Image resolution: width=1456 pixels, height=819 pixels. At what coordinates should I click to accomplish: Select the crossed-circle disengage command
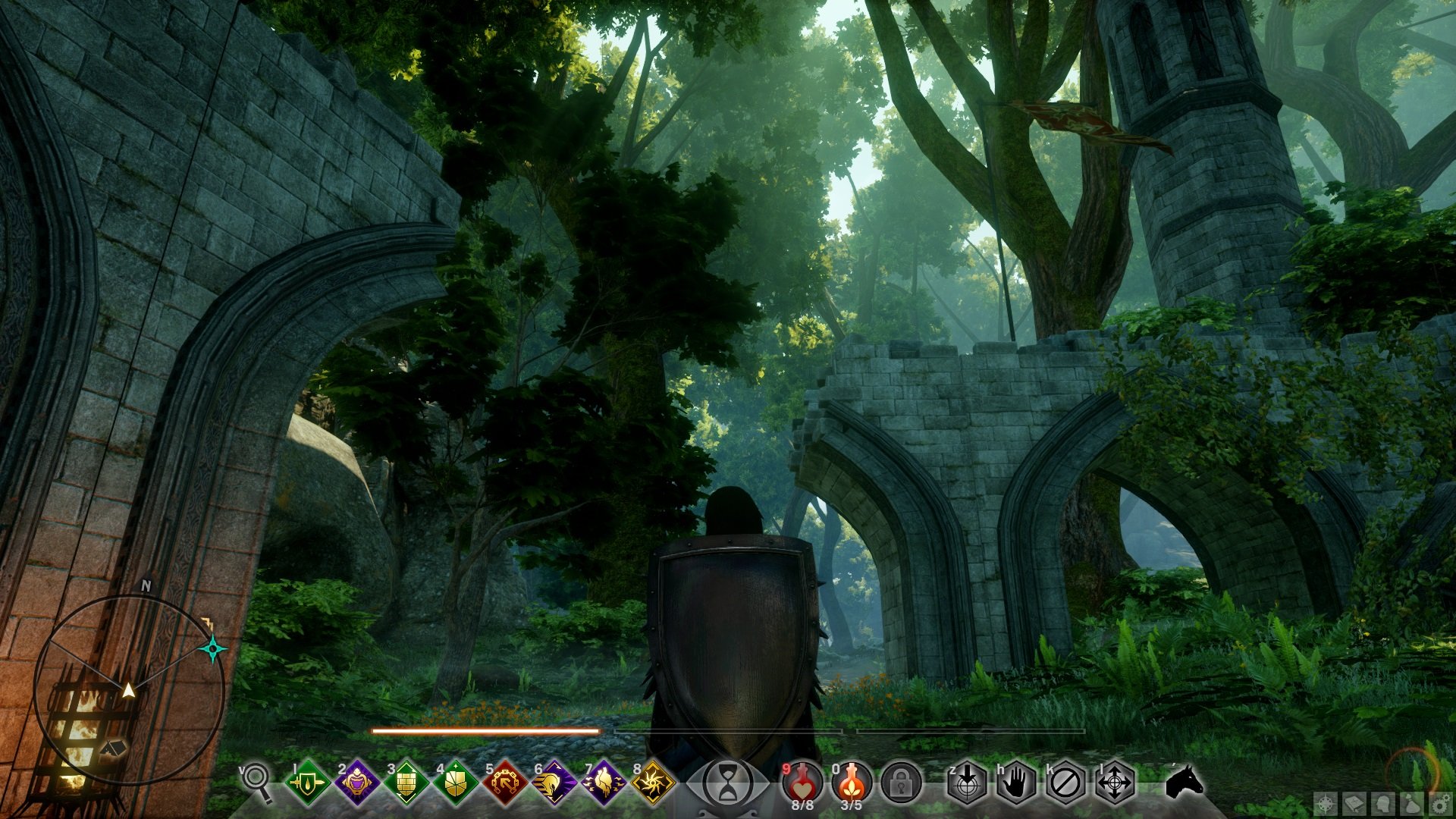[x=1065, y=782]
